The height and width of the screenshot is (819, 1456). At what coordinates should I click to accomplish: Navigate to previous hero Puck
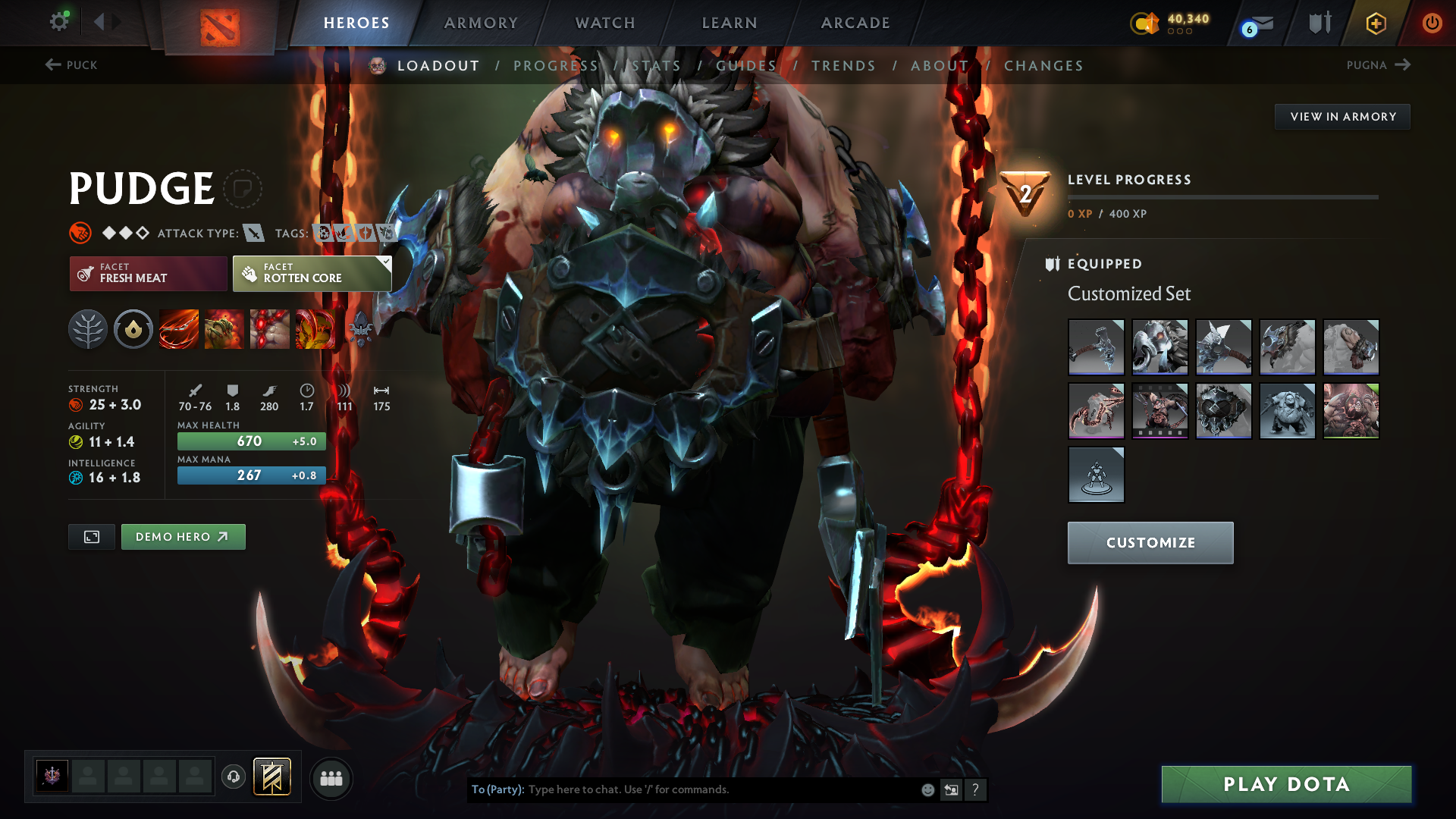point(71,65)
